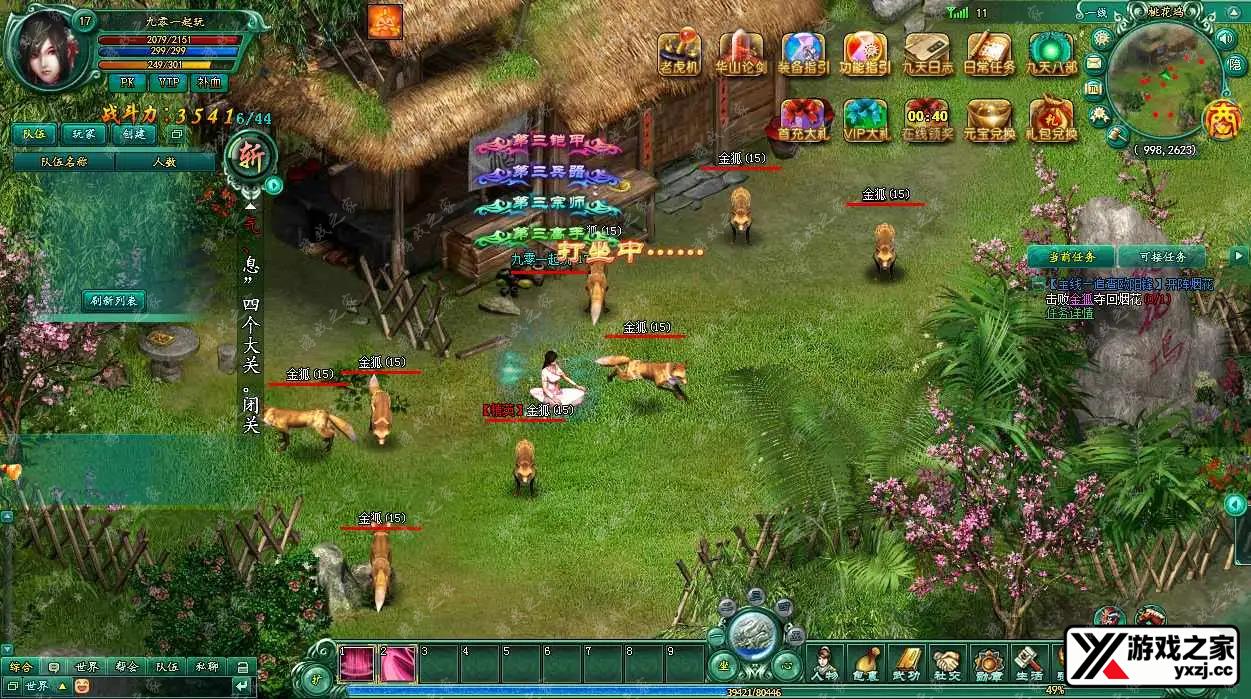Open the 华山论剑 event icon
The image size is (1251, 699).
click(741, 51)
